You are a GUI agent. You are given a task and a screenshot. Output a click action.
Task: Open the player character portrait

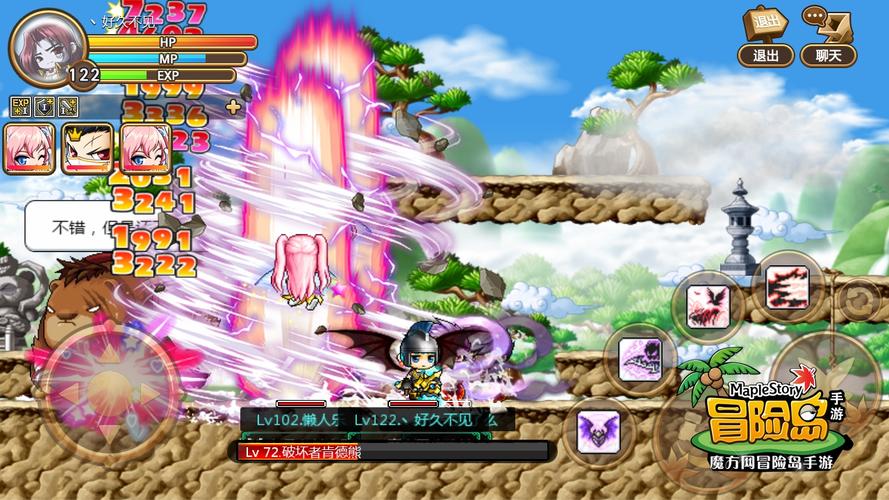pyautogui.click(x=46, y=46)
